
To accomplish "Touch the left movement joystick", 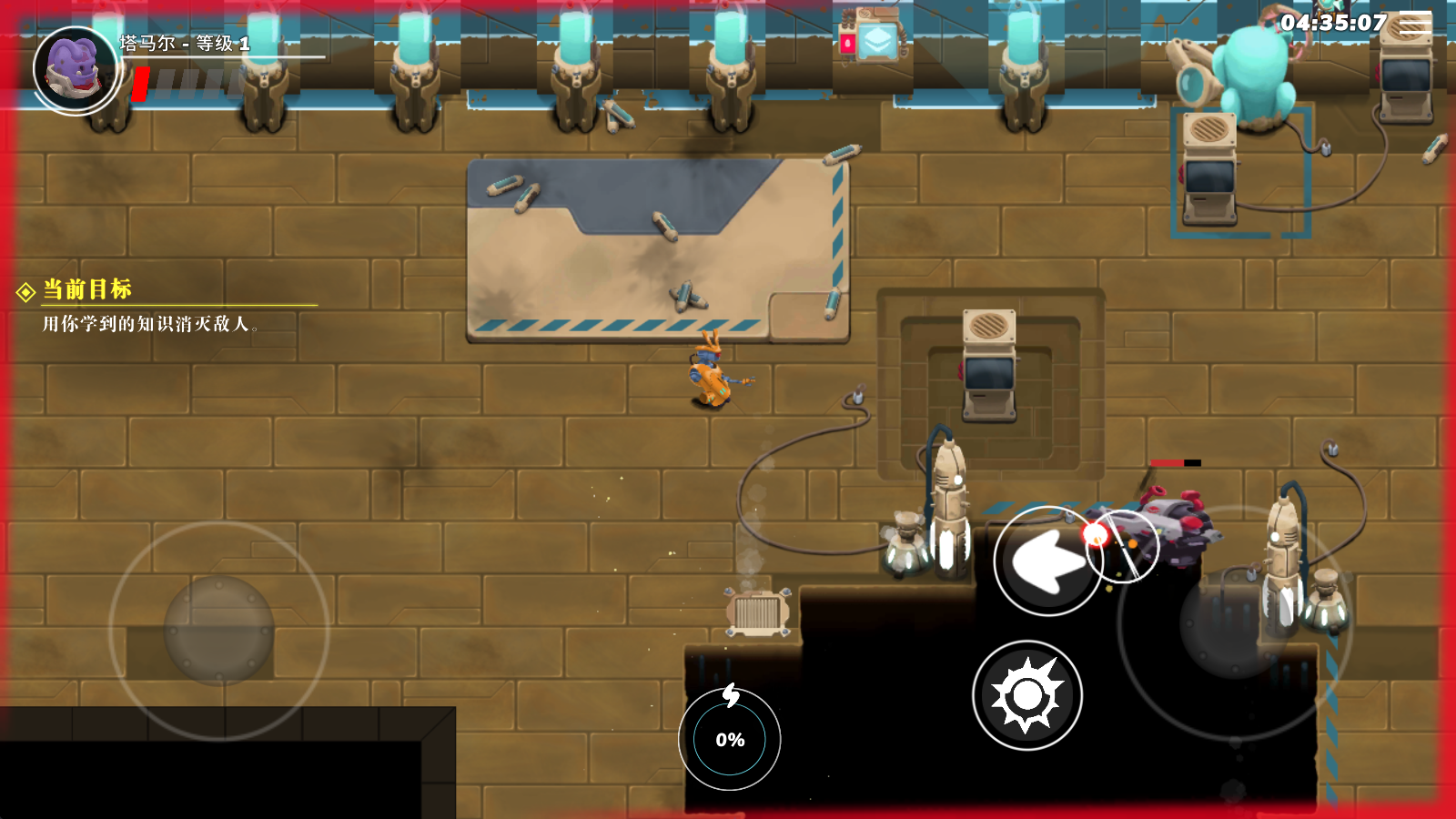I will 218,630.
